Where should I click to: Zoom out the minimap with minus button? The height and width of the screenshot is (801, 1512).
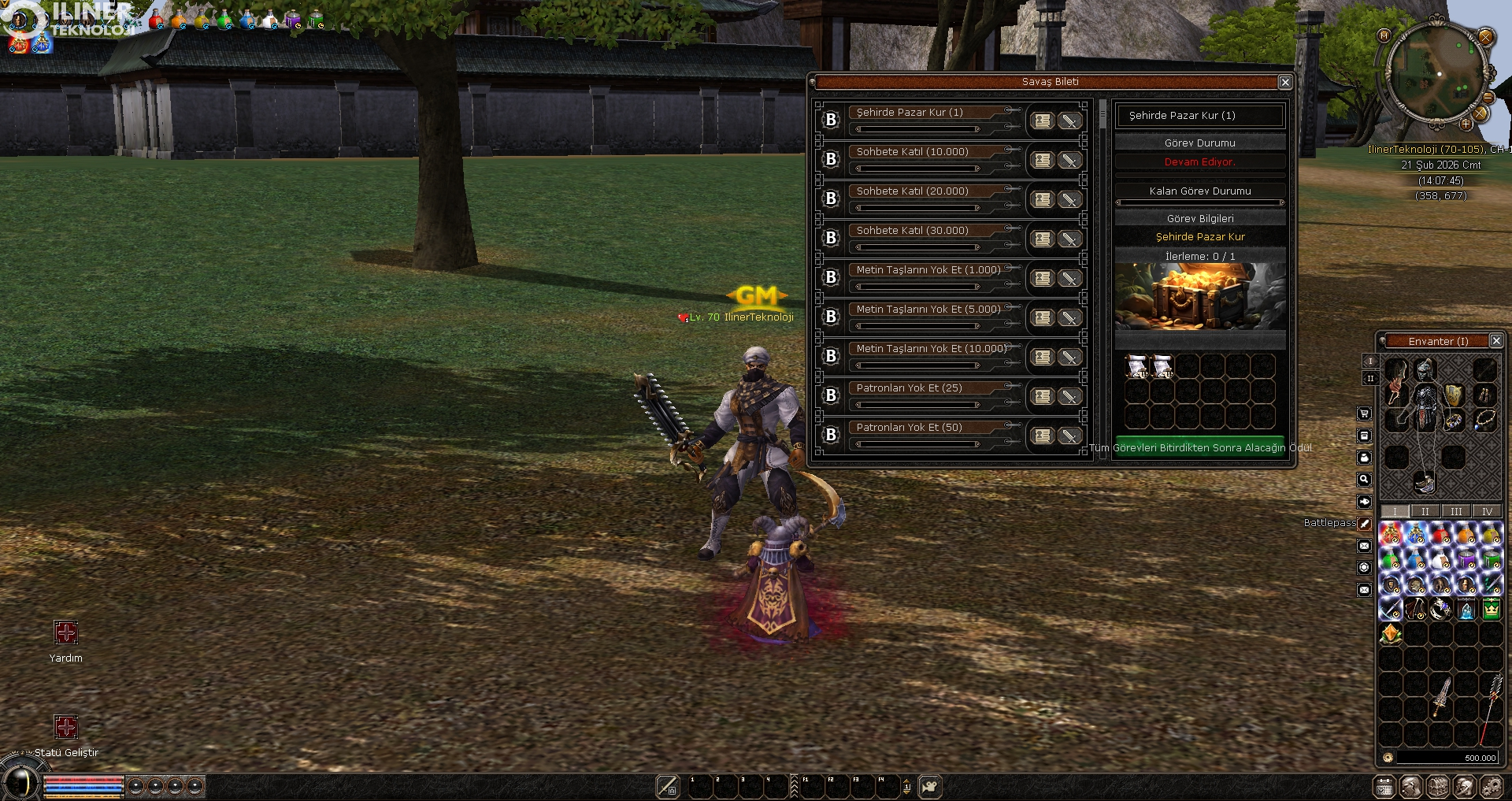click(1488, 98)
